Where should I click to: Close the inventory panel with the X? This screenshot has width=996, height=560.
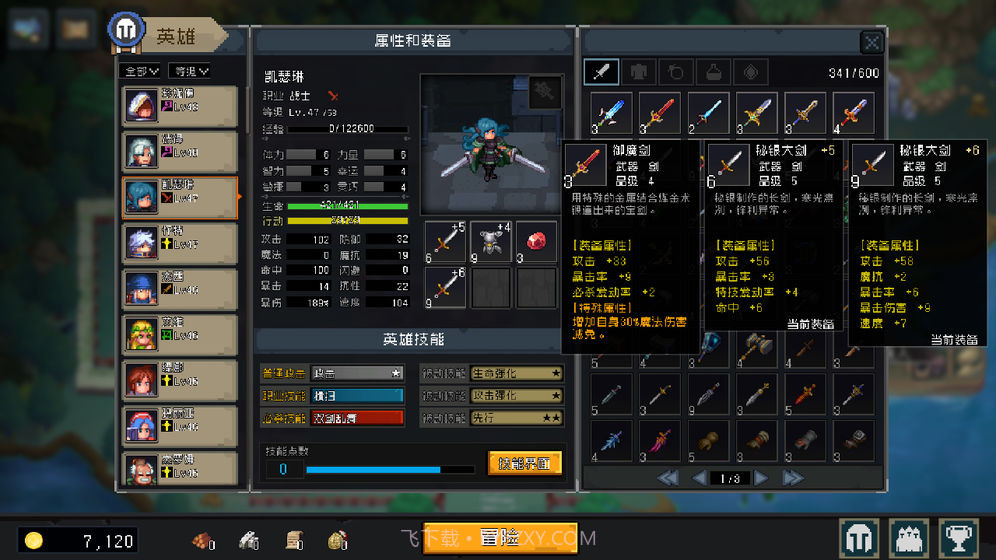871,42
